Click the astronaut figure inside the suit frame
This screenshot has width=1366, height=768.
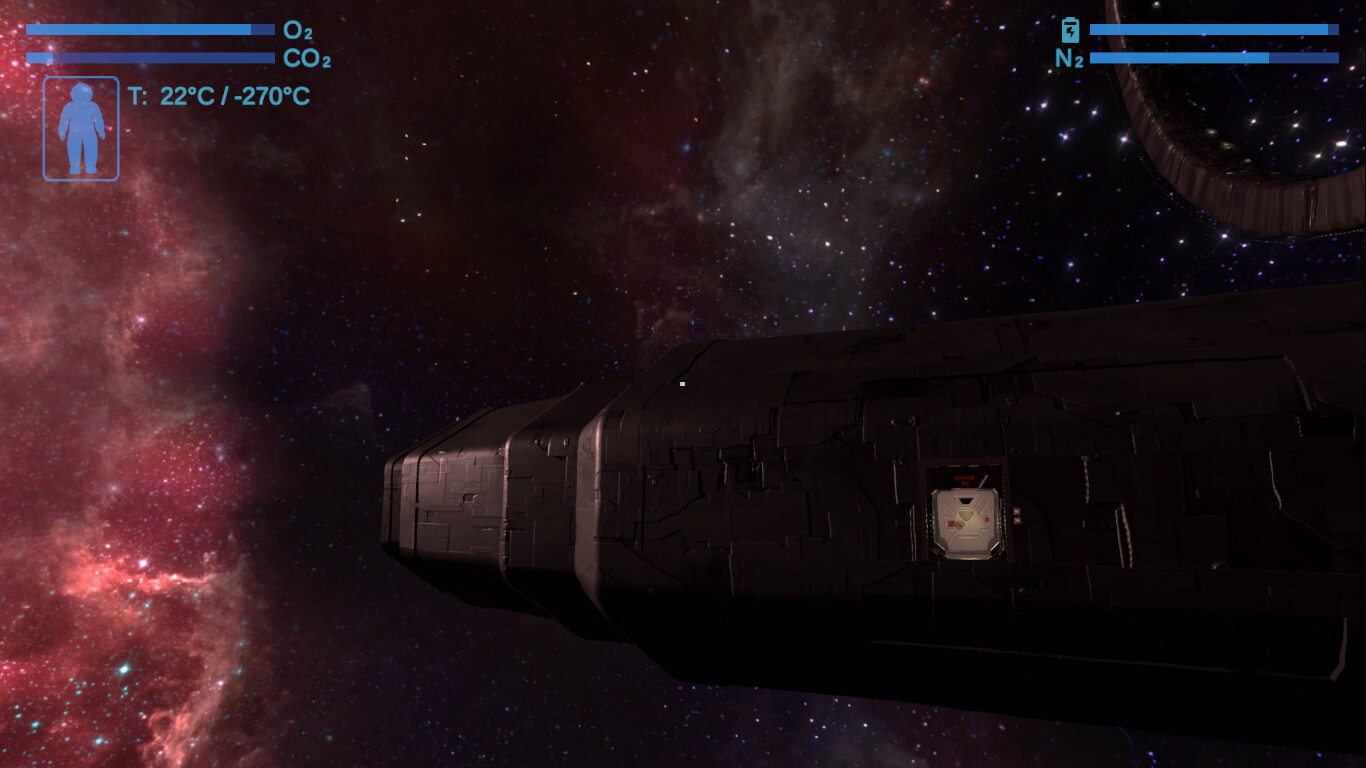(80, 128)
